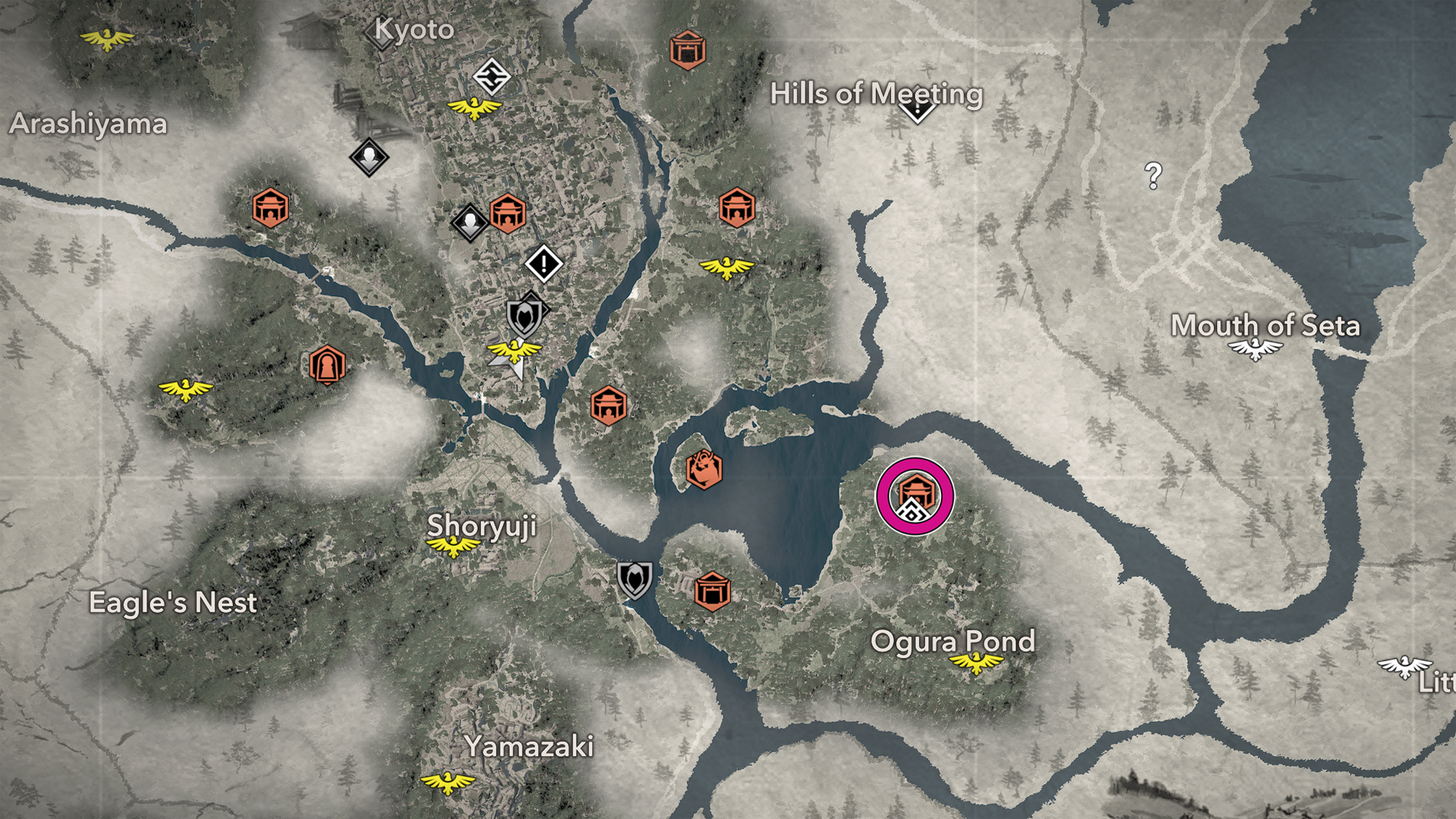The image size is (1456, 819).
Task: Select the orange temple marker left of Hills of Meeting
Action: (688, 50)
